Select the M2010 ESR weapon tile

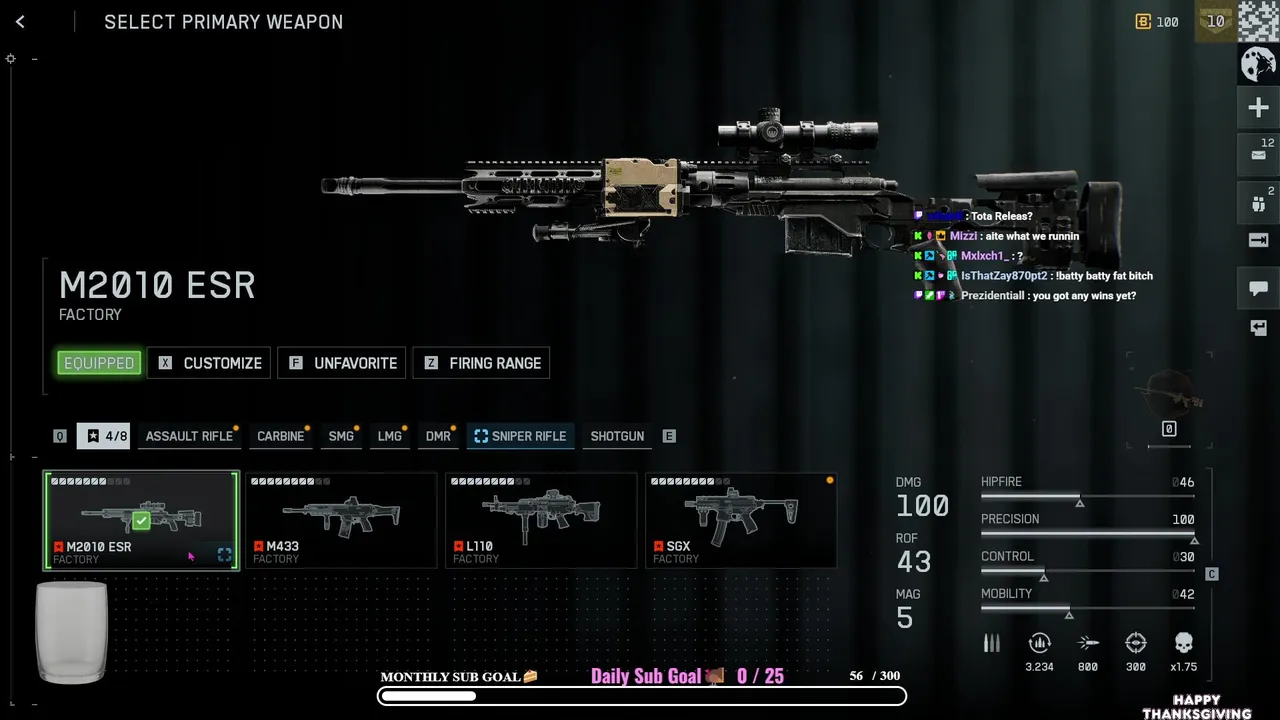[x=141, y=520]
